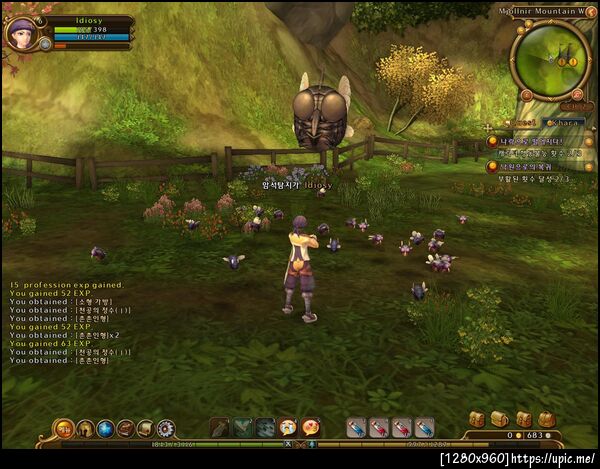600x469 pixels.
Task: Click the heart face emote icon
Action: coord(310,428)
